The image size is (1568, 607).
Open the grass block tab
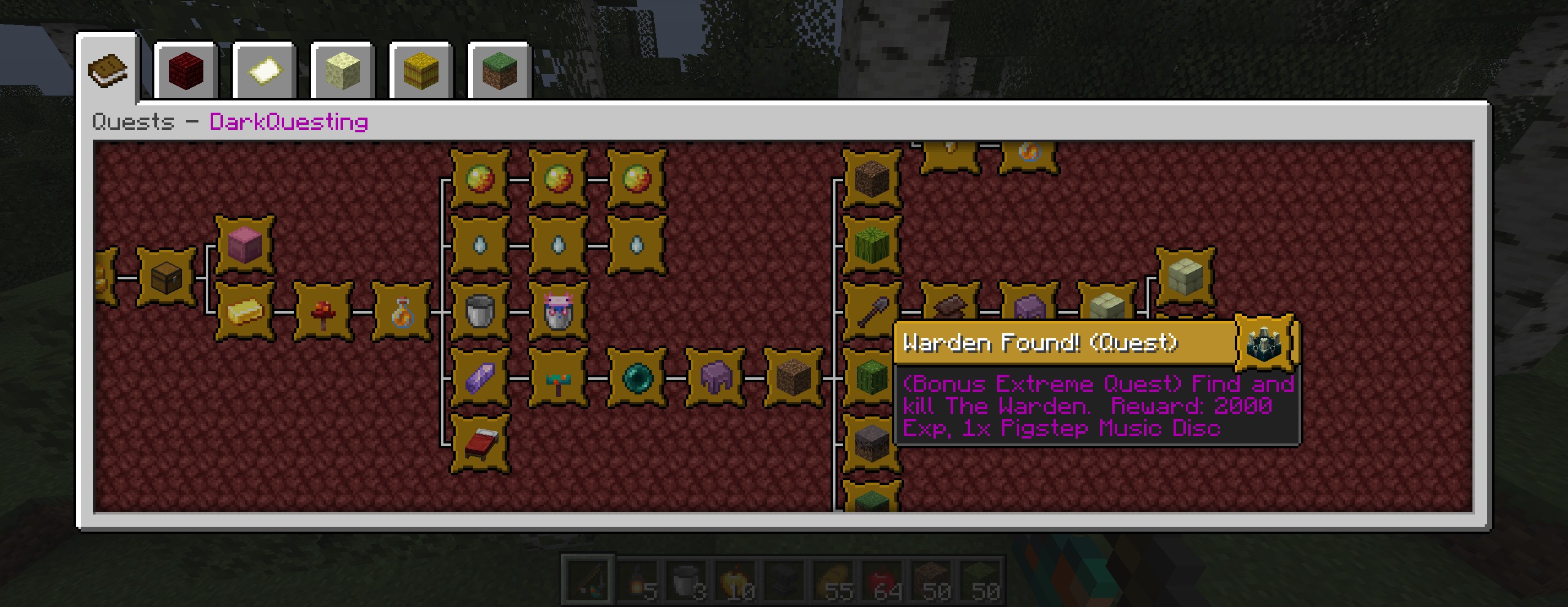[x=499, y=72]
